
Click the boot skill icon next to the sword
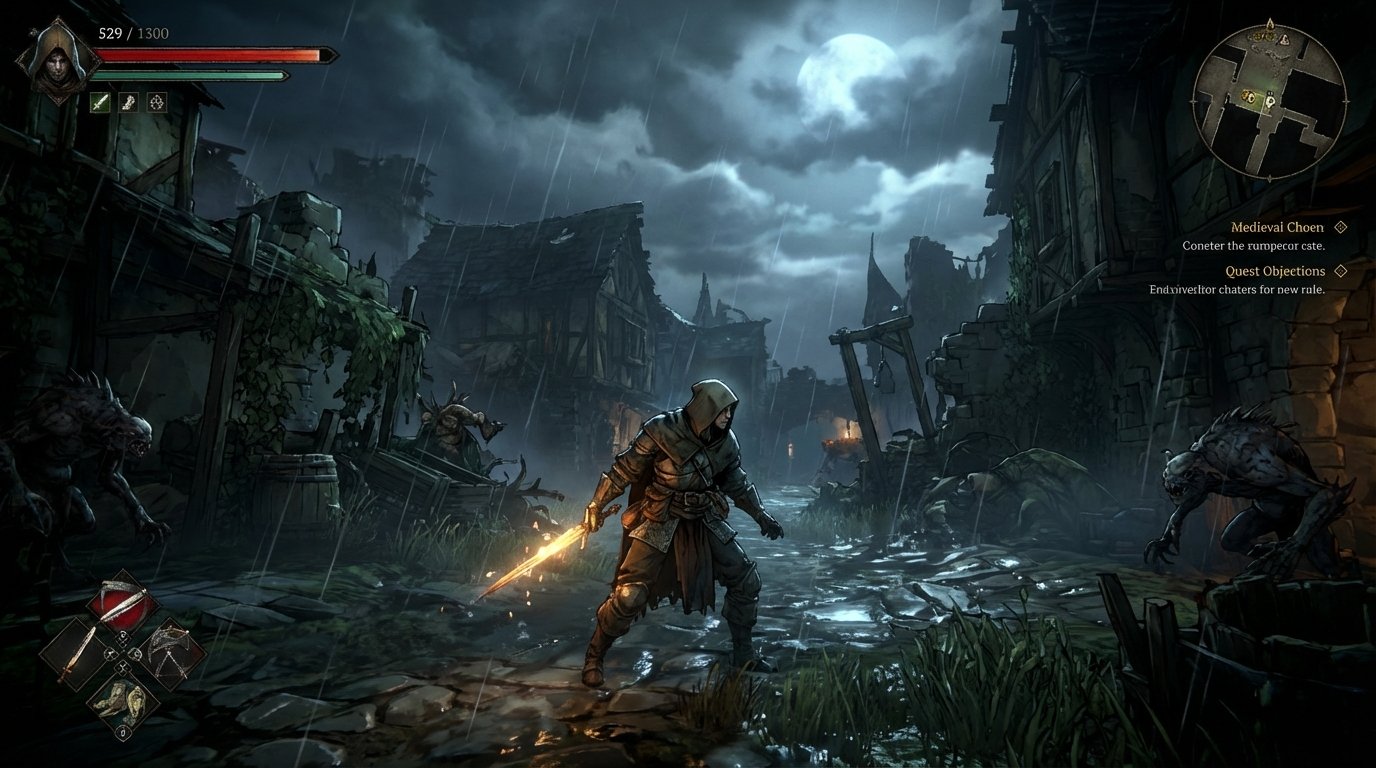tap(128, 102)
